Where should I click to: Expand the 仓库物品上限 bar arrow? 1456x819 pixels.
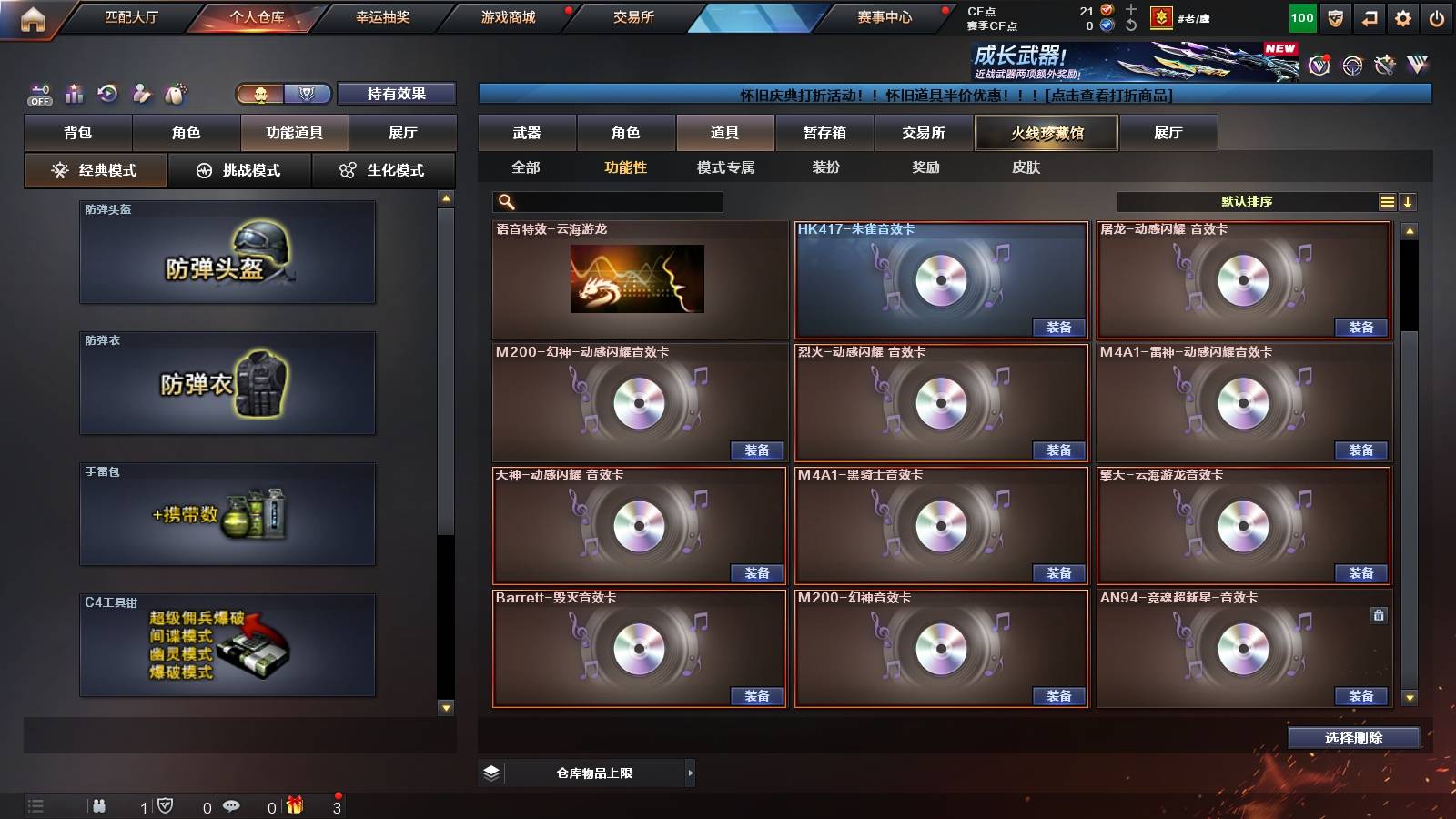pos(690,773)
